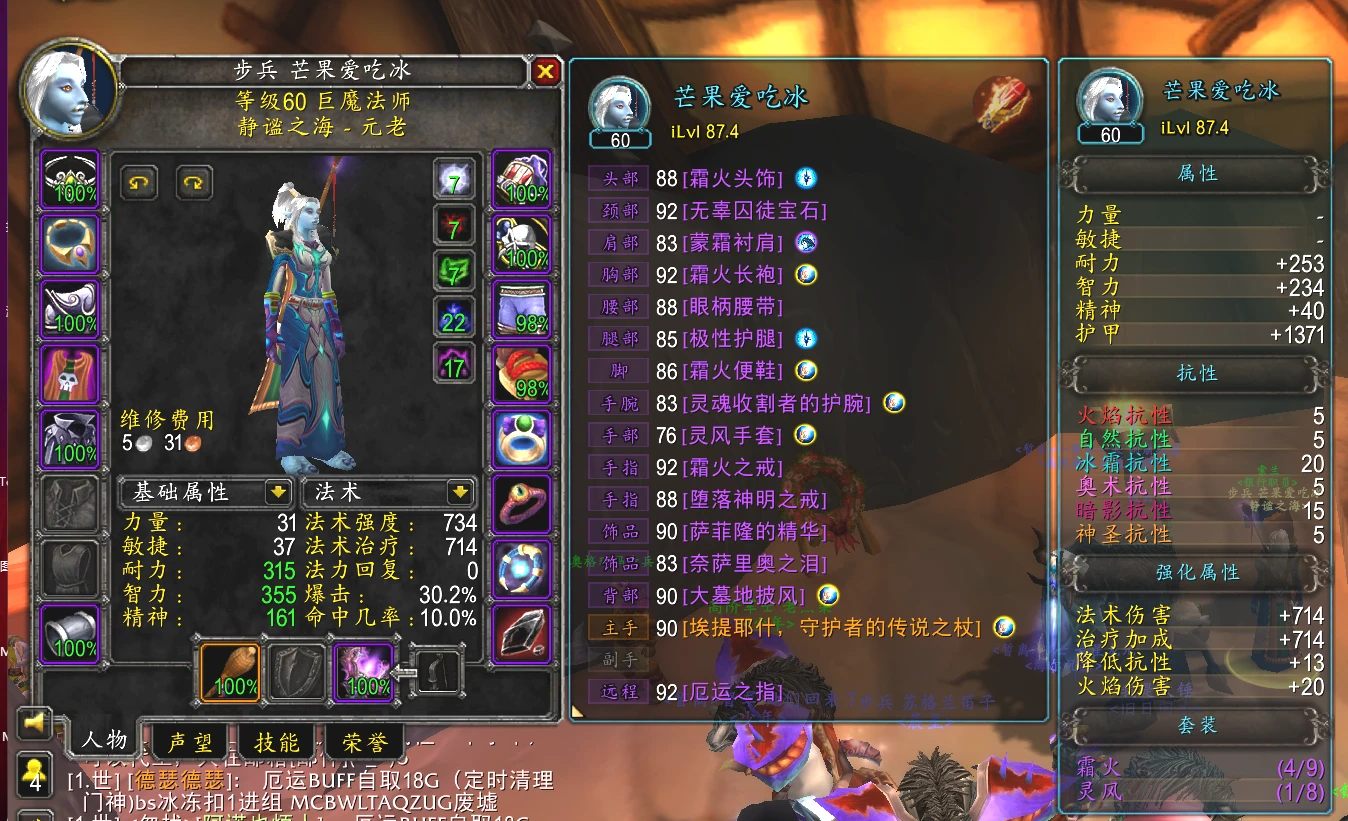
Task: Open the 法术 dropdown arrow
Action: pos(458,492)
